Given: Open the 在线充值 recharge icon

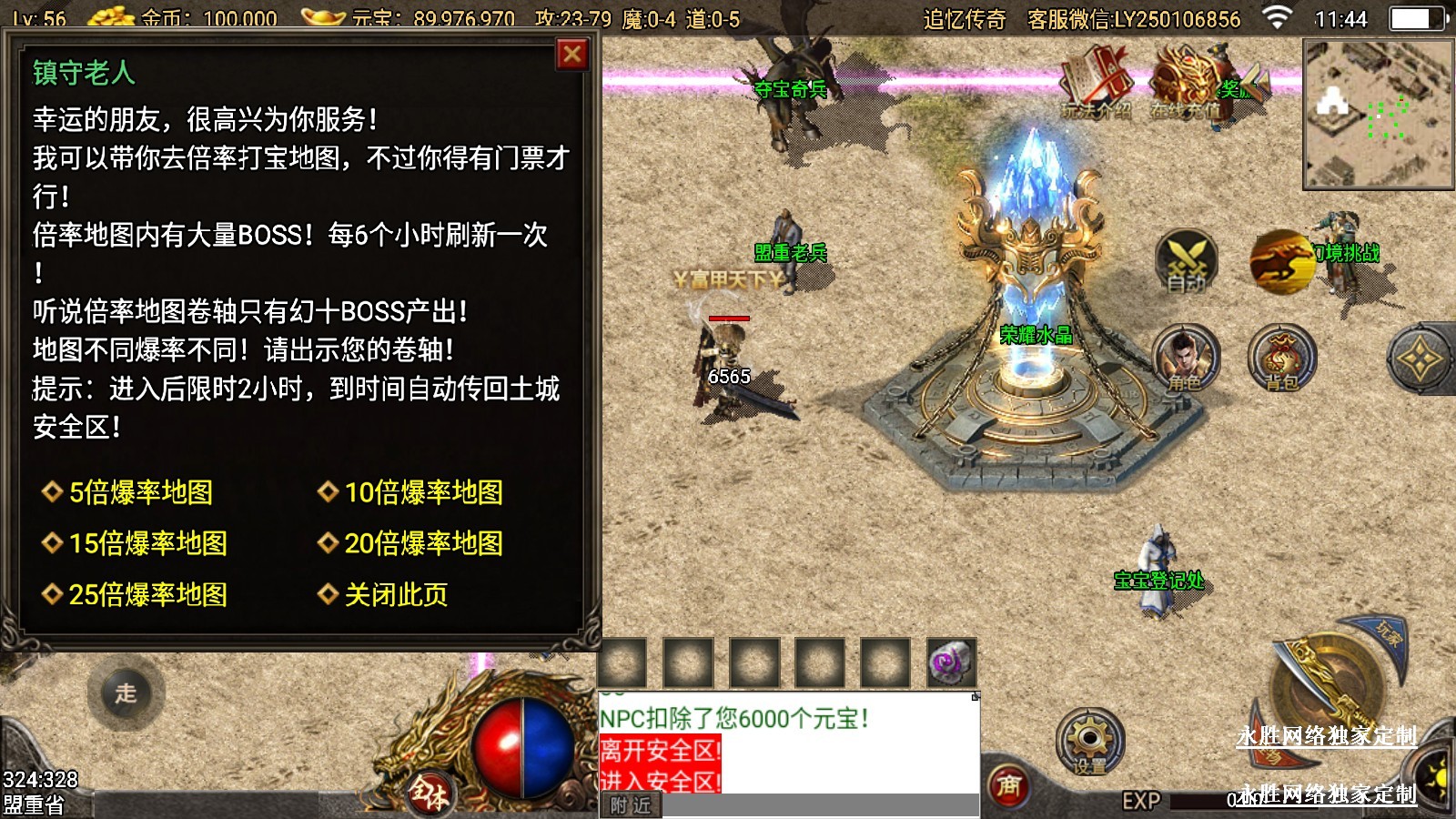Looking at the screenshot, I should click(x=1186, y=84).
